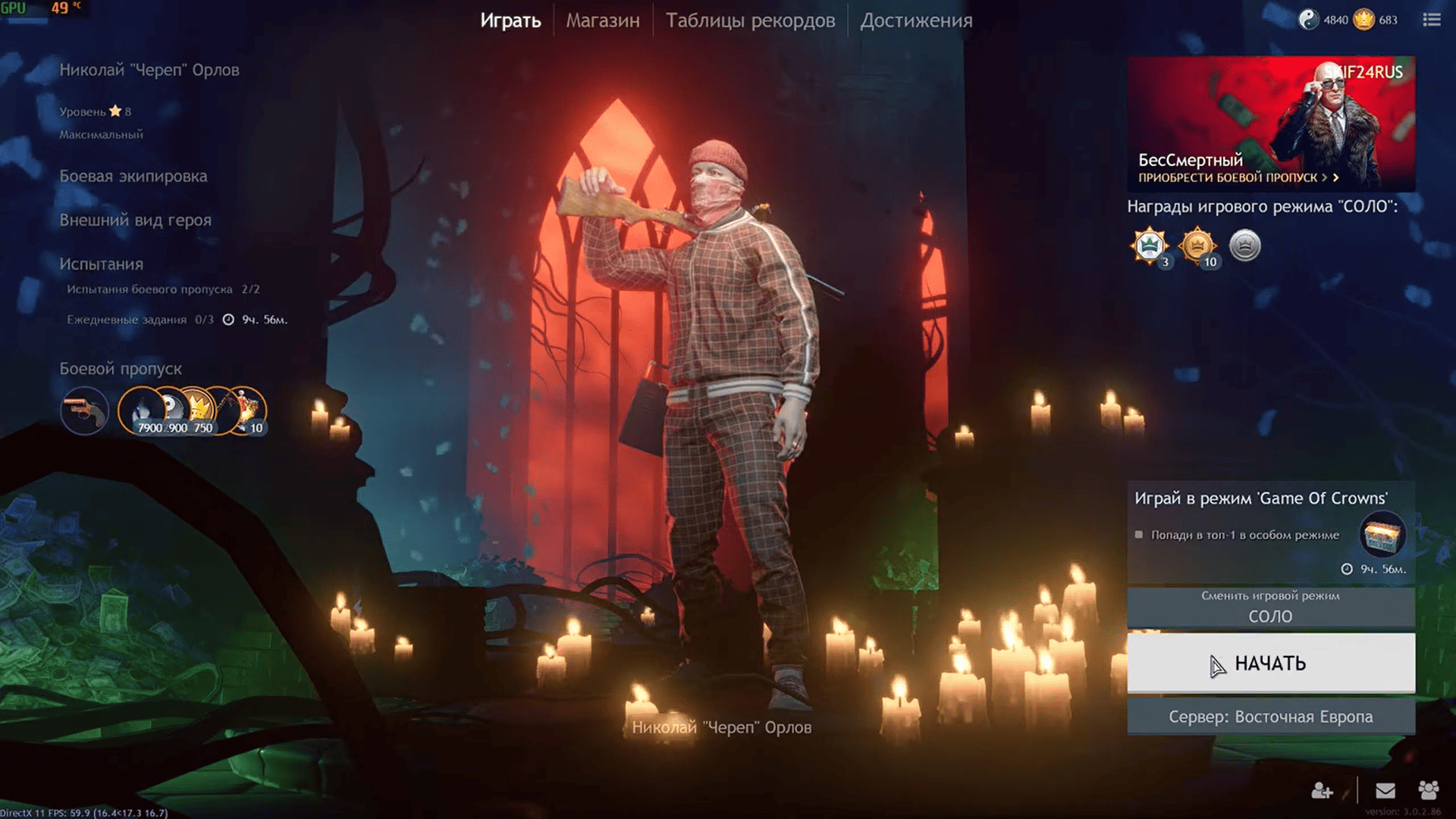The width and height of the screenshot is (1456, 819).
Task: Open the mail envelope icon
Action: pyautogui.click(x=1385, y=791)
